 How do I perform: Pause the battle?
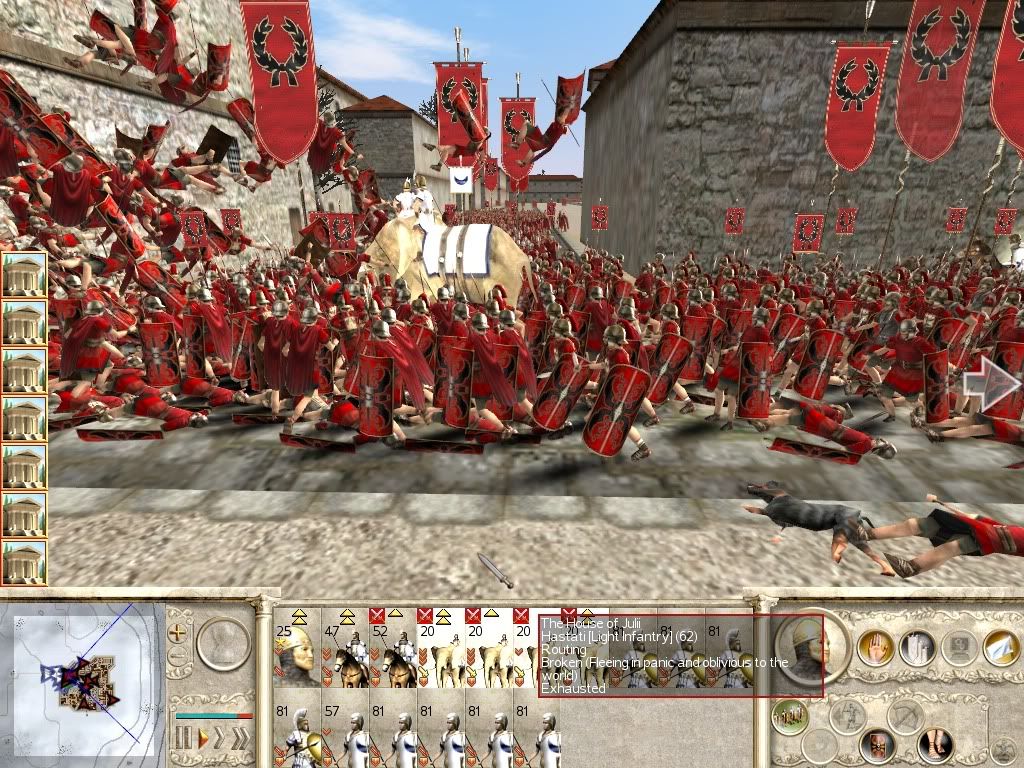coord(183,739)
